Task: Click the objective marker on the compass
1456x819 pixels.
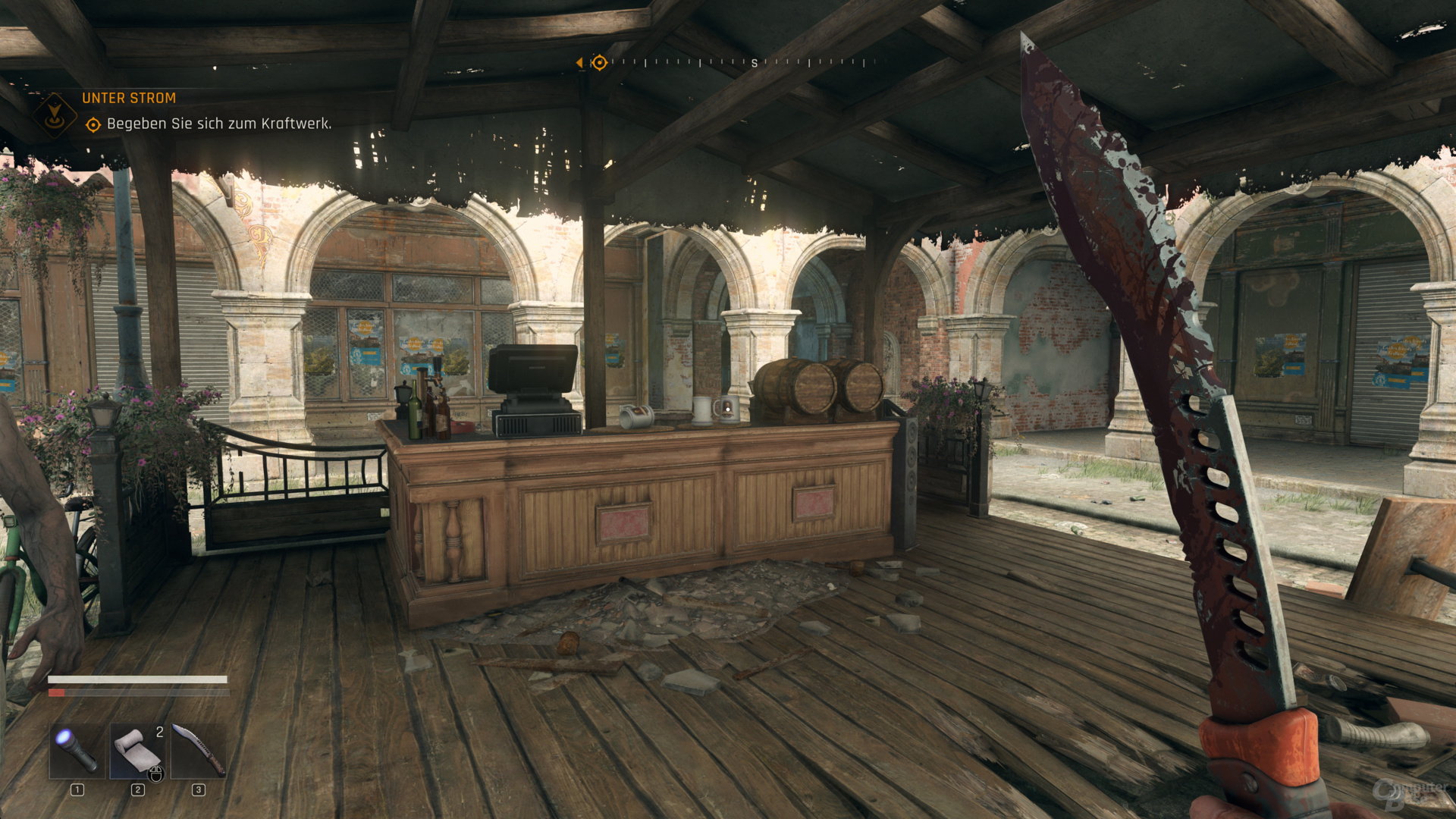Action: tap(599, 63)
